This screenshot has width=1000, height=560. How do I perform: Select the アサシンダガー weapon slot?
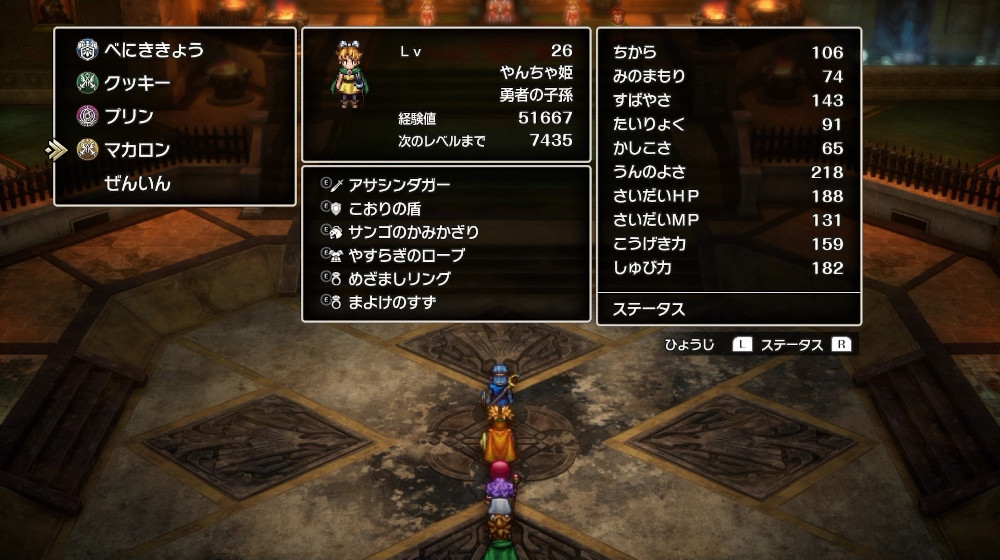399,185
